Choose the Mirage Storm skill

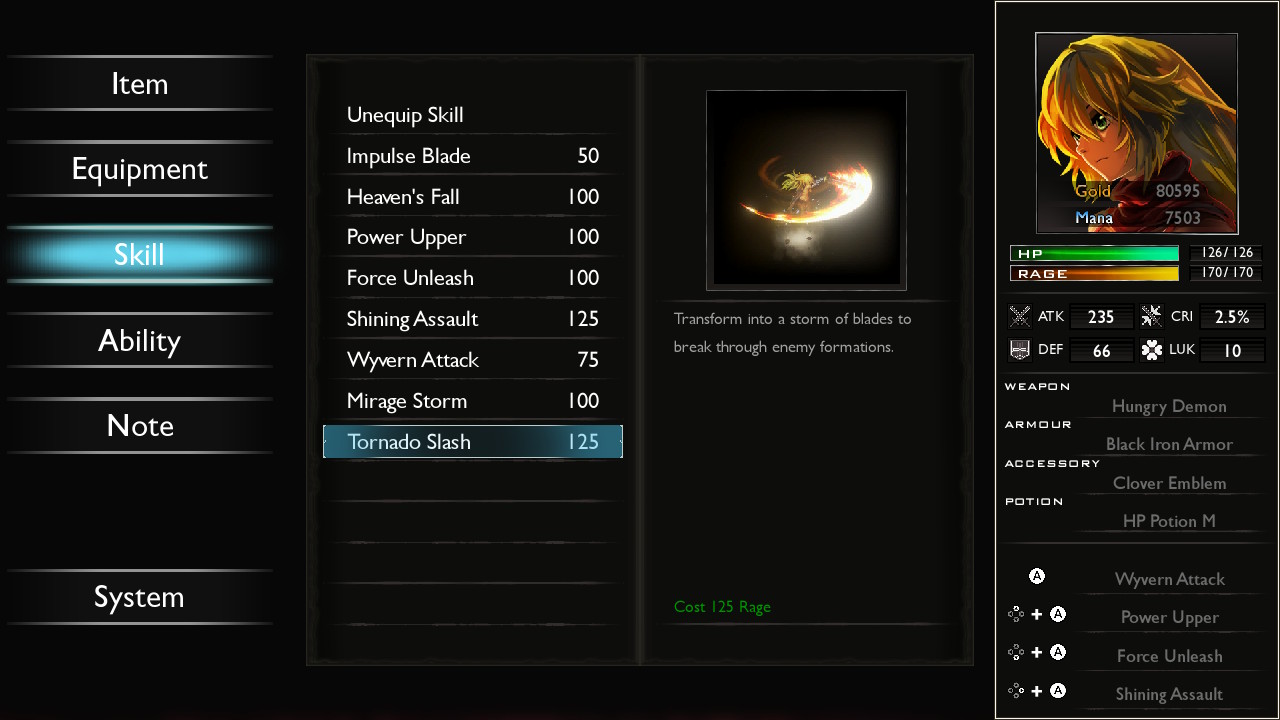[472, 401]
